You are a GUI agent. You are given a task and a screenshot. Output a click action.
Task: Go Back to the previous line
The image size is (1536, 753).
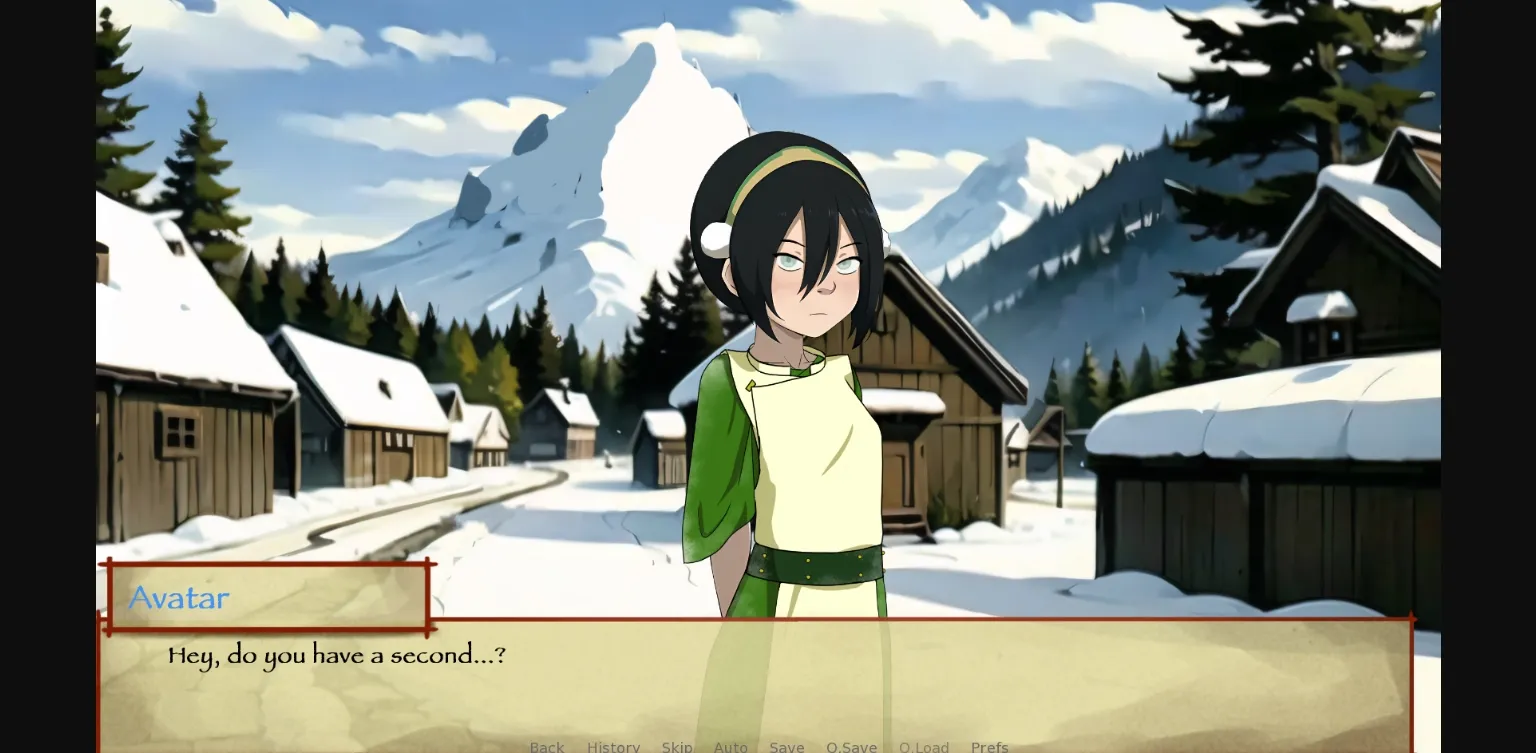click(x=546, y=746)
